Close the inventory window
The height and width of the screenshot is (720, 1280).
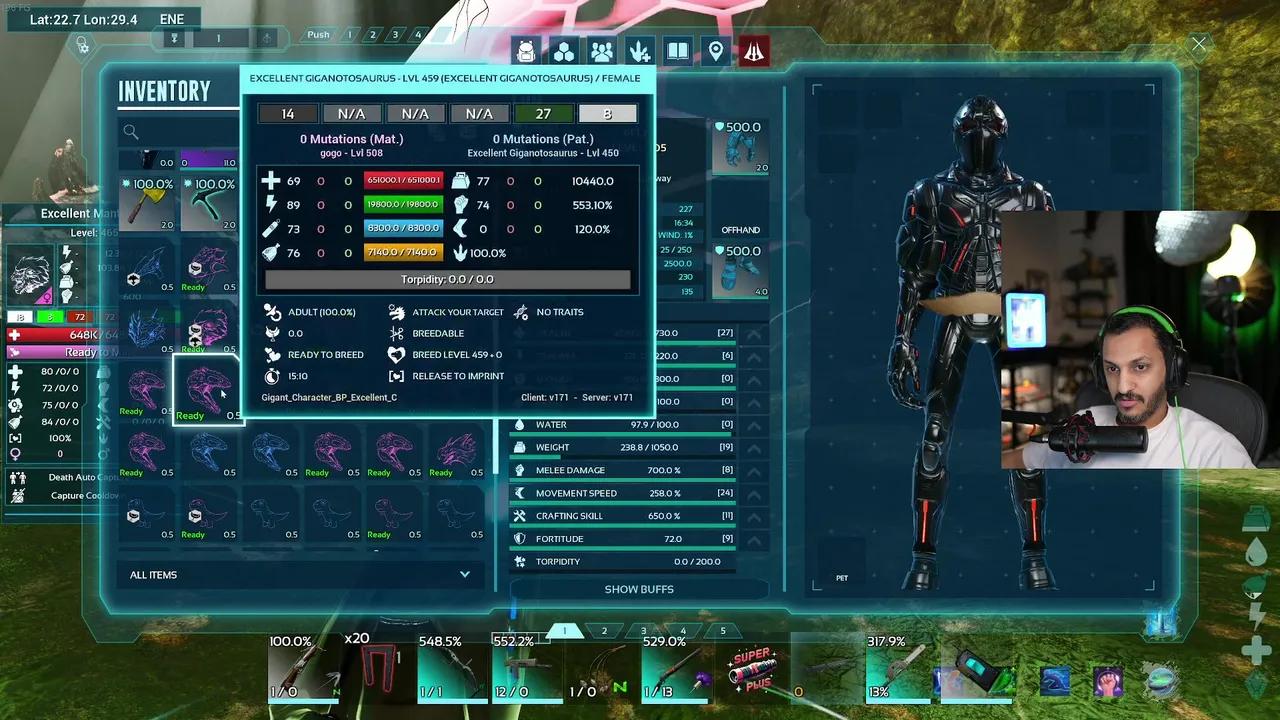pos(1198,44)
